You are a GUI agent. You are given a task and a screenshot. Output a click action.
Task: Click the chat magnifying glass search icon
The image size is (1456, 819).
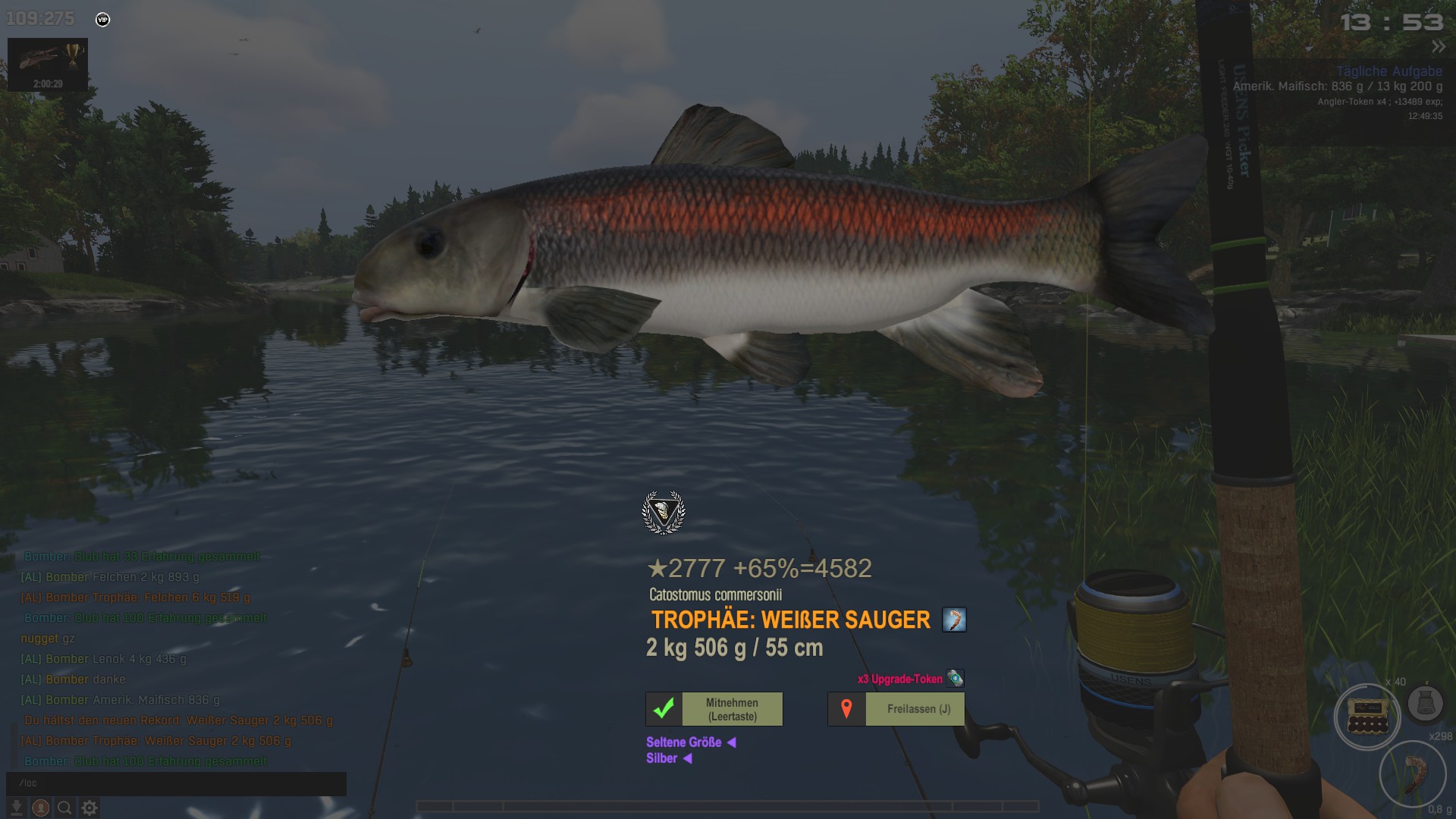[x=65, y=808]
